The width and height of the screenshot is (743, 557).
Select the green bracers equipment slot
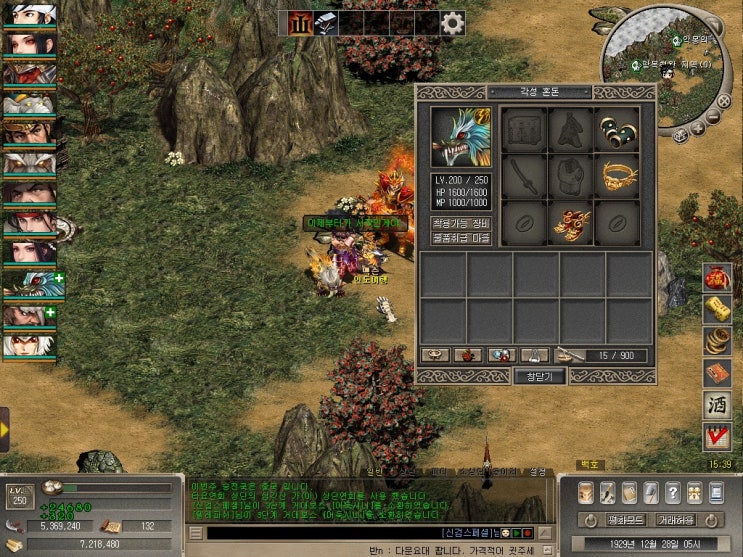pyautogui.click(x=616, y=129)
